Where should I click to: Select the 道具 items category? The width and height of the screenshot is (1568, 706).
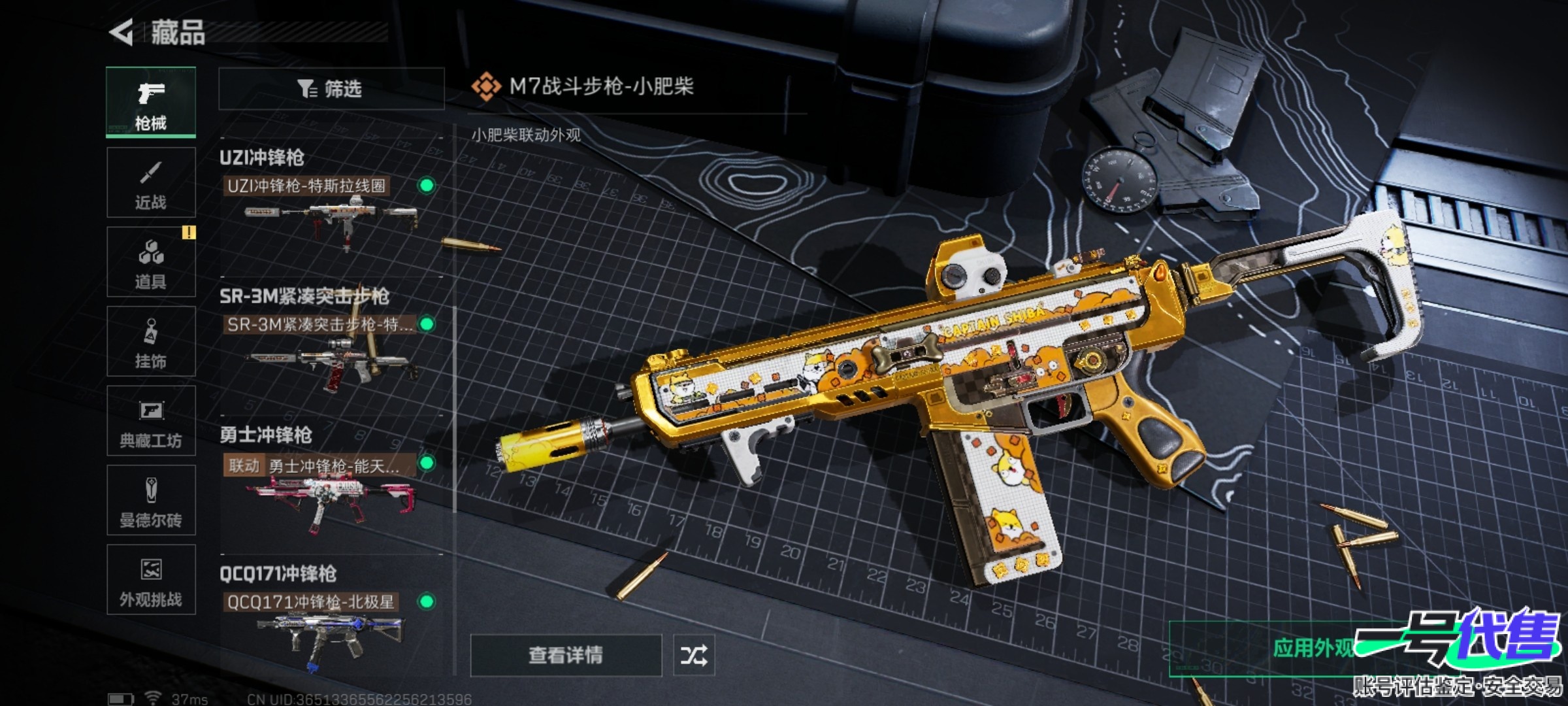pos(151,262)
